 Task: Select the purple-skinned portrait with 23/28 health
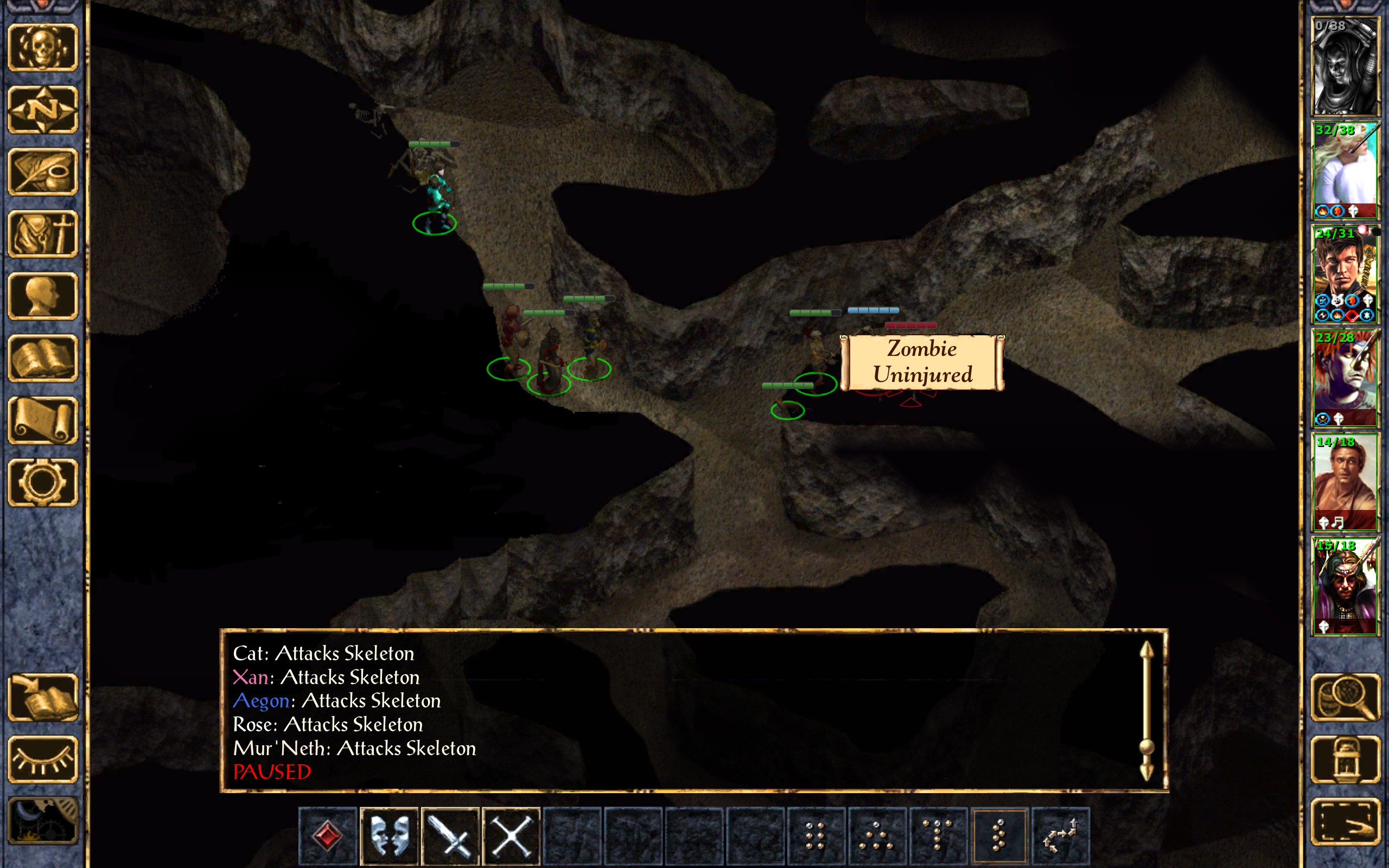1345,378
